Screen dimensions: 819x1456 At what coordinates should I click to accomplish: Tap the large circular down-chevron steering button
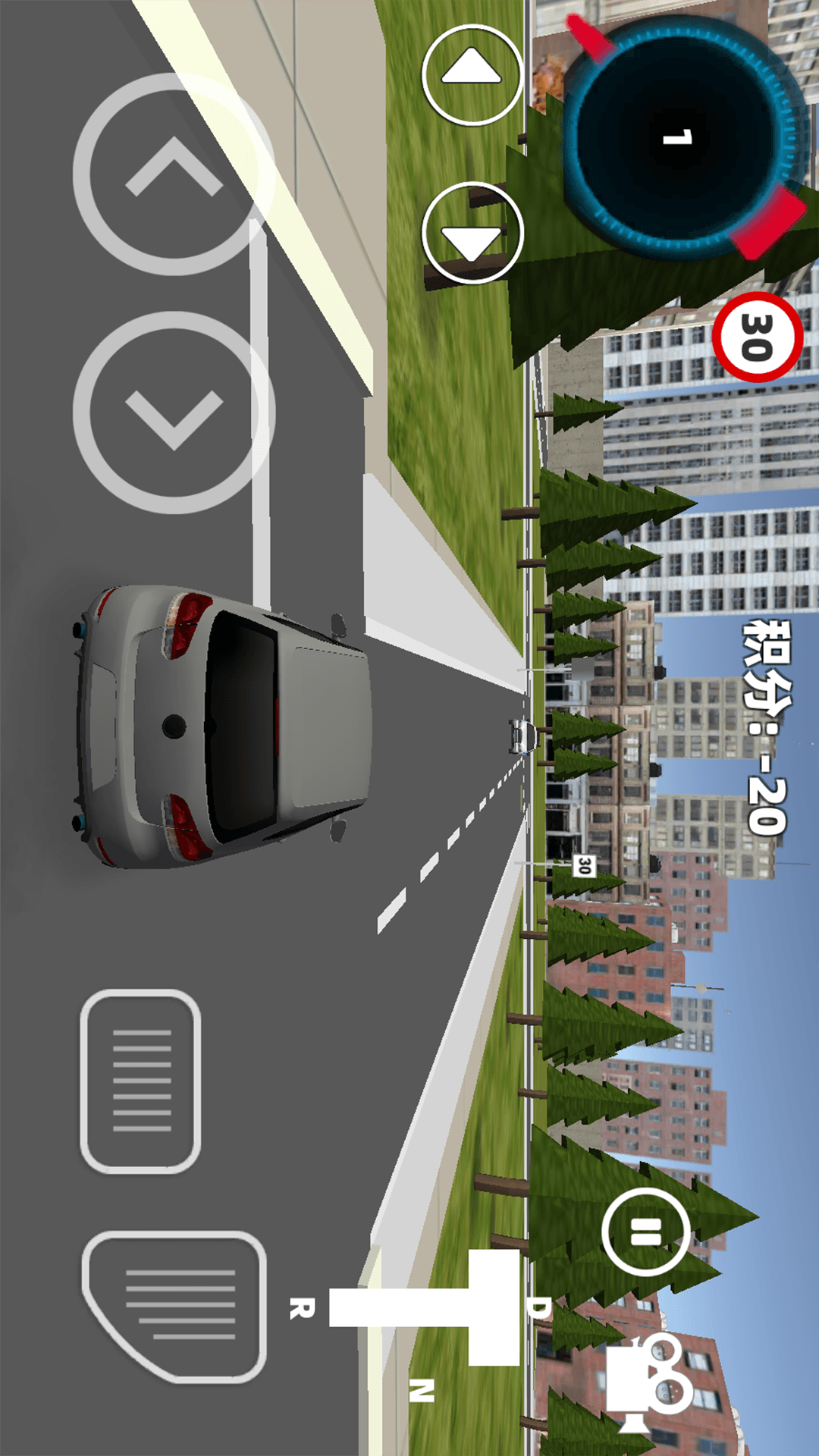[x=174, y=413]
